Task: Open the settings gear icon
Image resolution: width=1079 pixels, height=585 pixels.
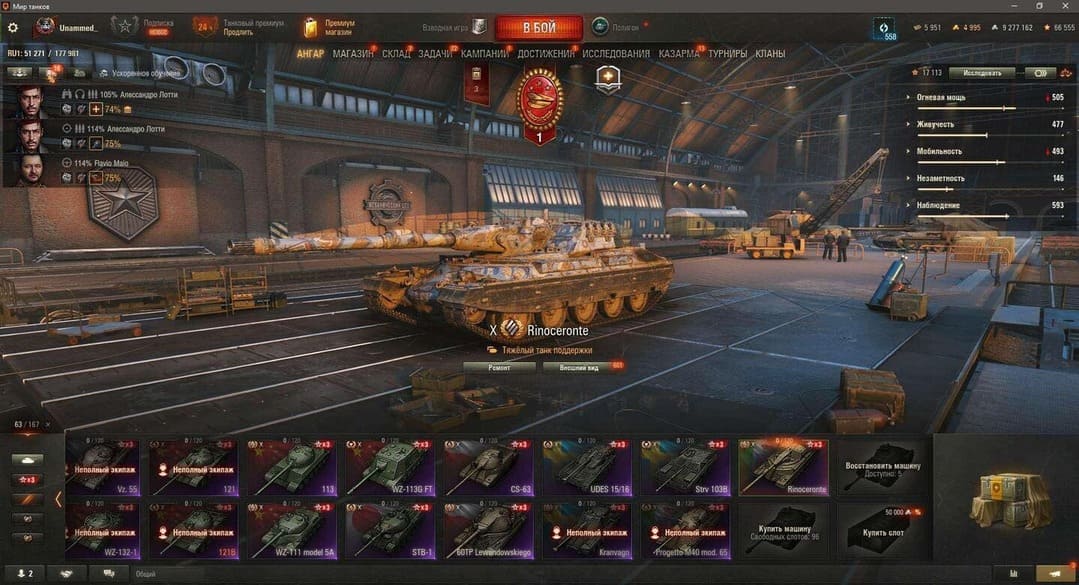Action: point(13,27)
